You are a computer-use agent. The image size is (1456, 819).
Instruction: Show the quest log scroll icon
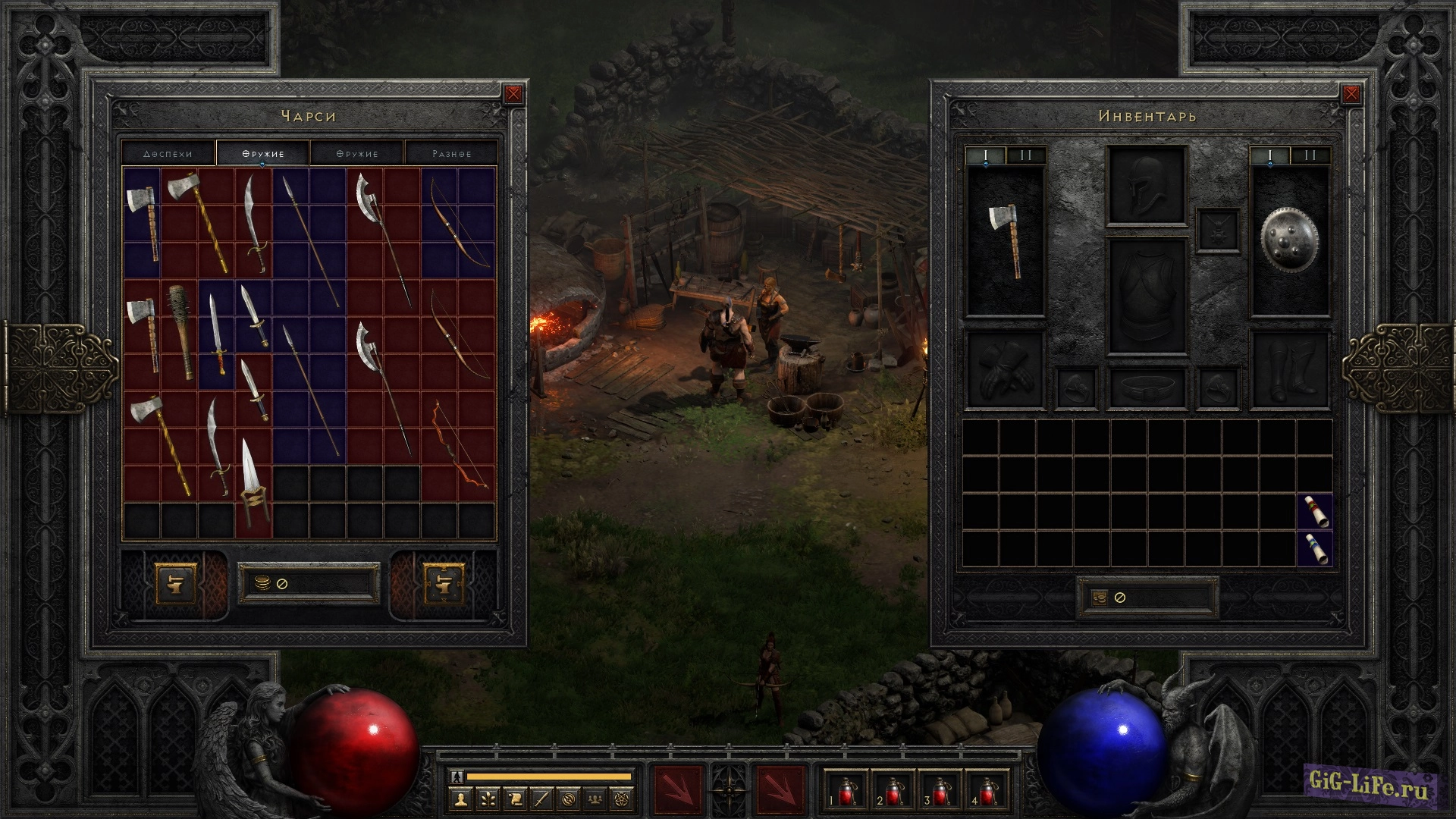(514, 799)
